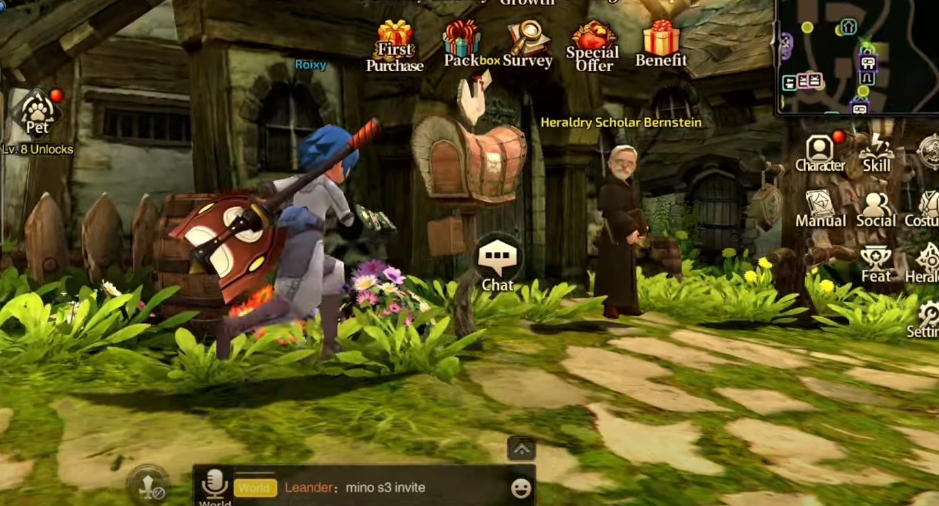Open the Settings gear
939x506 pixels.
click(927, 319)
